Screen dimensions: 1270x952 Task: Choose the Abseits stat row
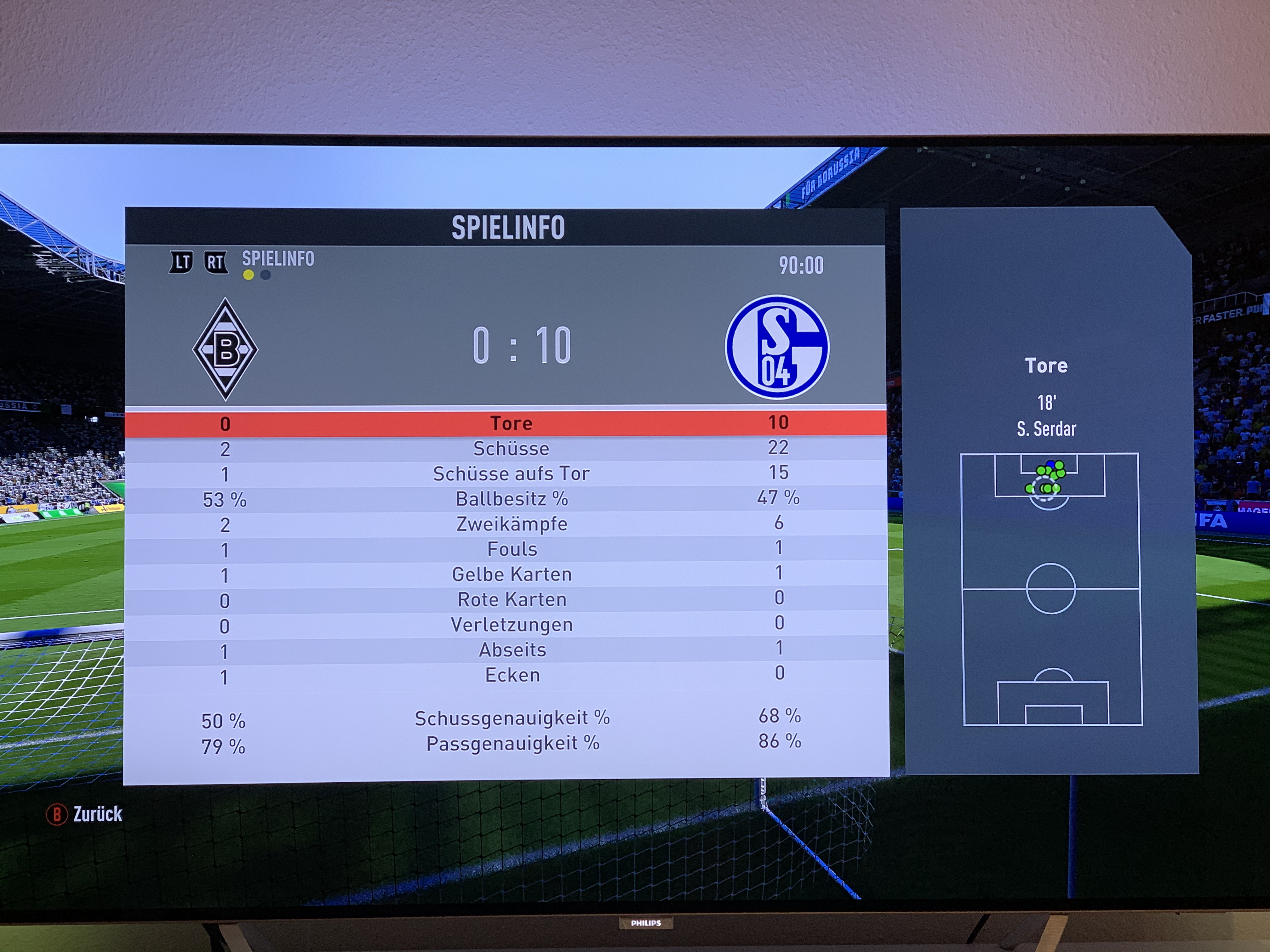tap(511, 650)
